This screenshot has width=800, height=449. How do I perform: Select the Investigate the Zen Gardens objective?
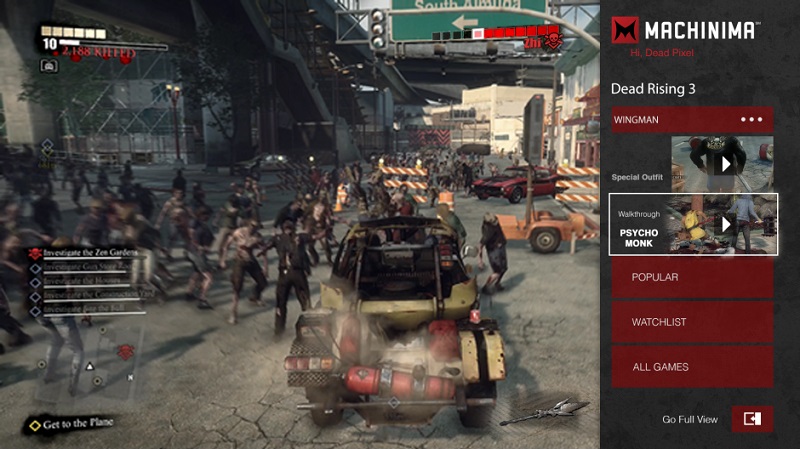pyautogui.click(x=90, y=254)
